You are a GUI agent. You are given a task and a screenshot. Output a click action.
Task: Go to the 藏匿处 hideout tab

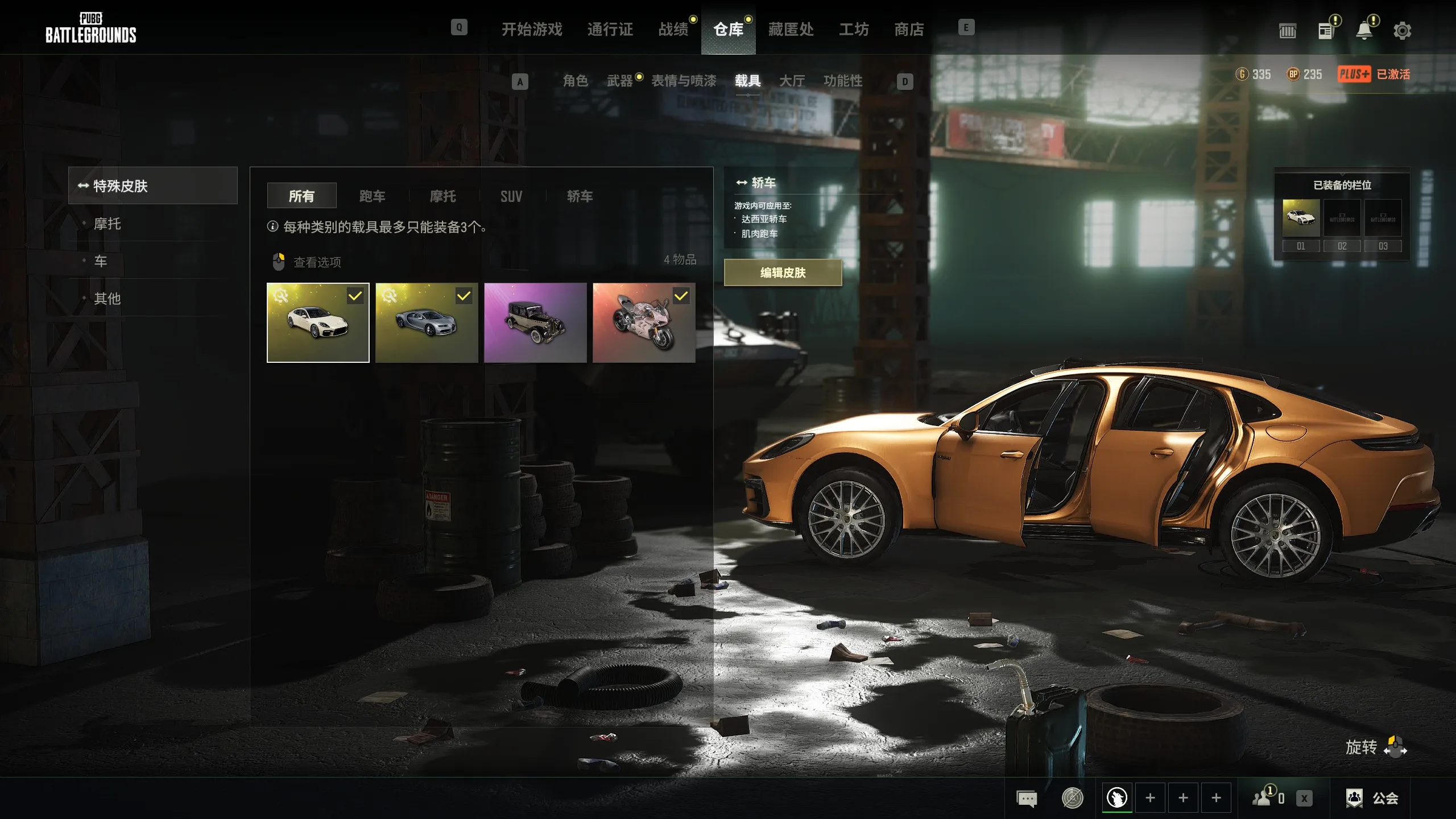point(791,29)
